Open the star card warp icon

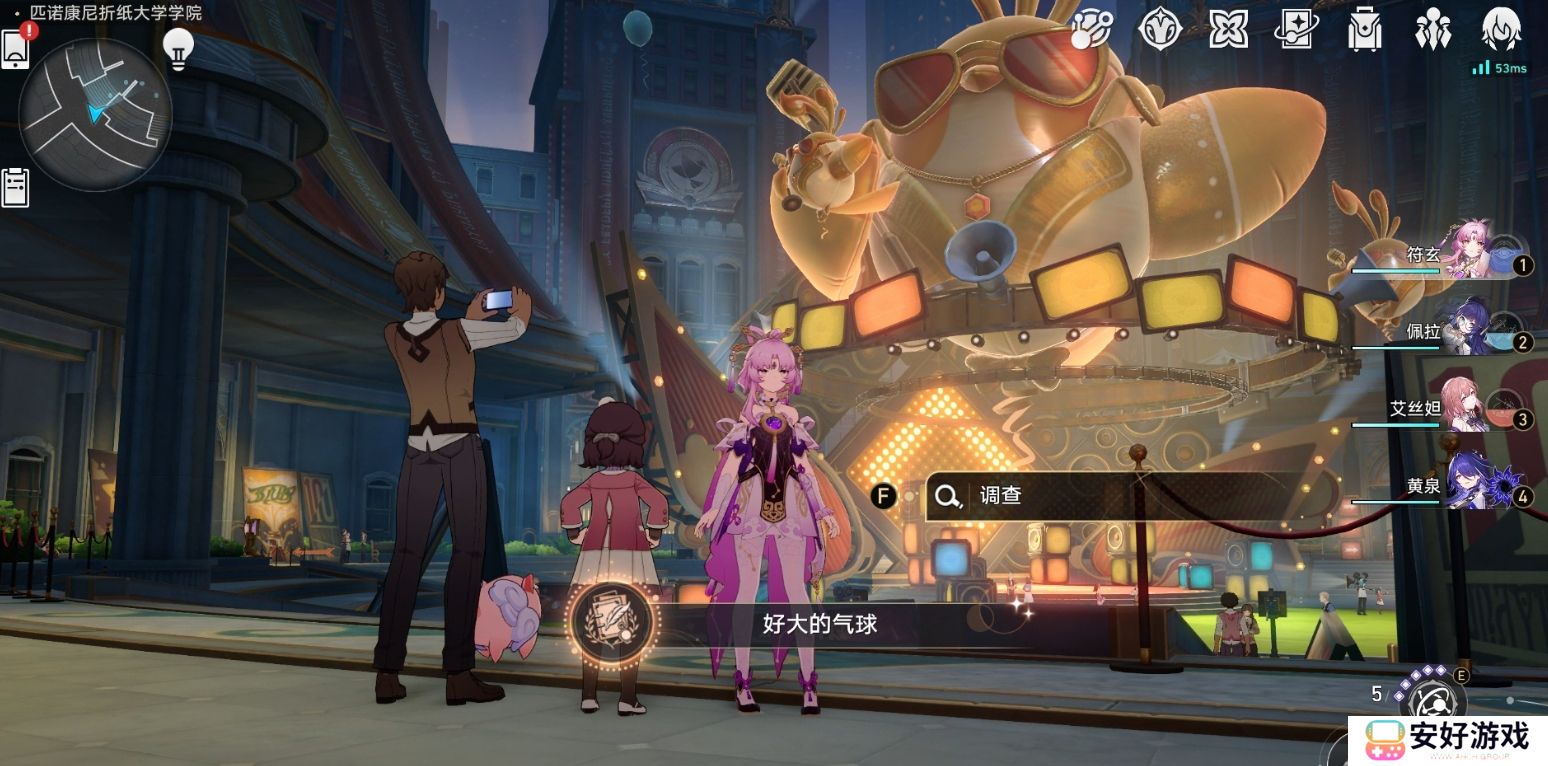[1297, 29]
